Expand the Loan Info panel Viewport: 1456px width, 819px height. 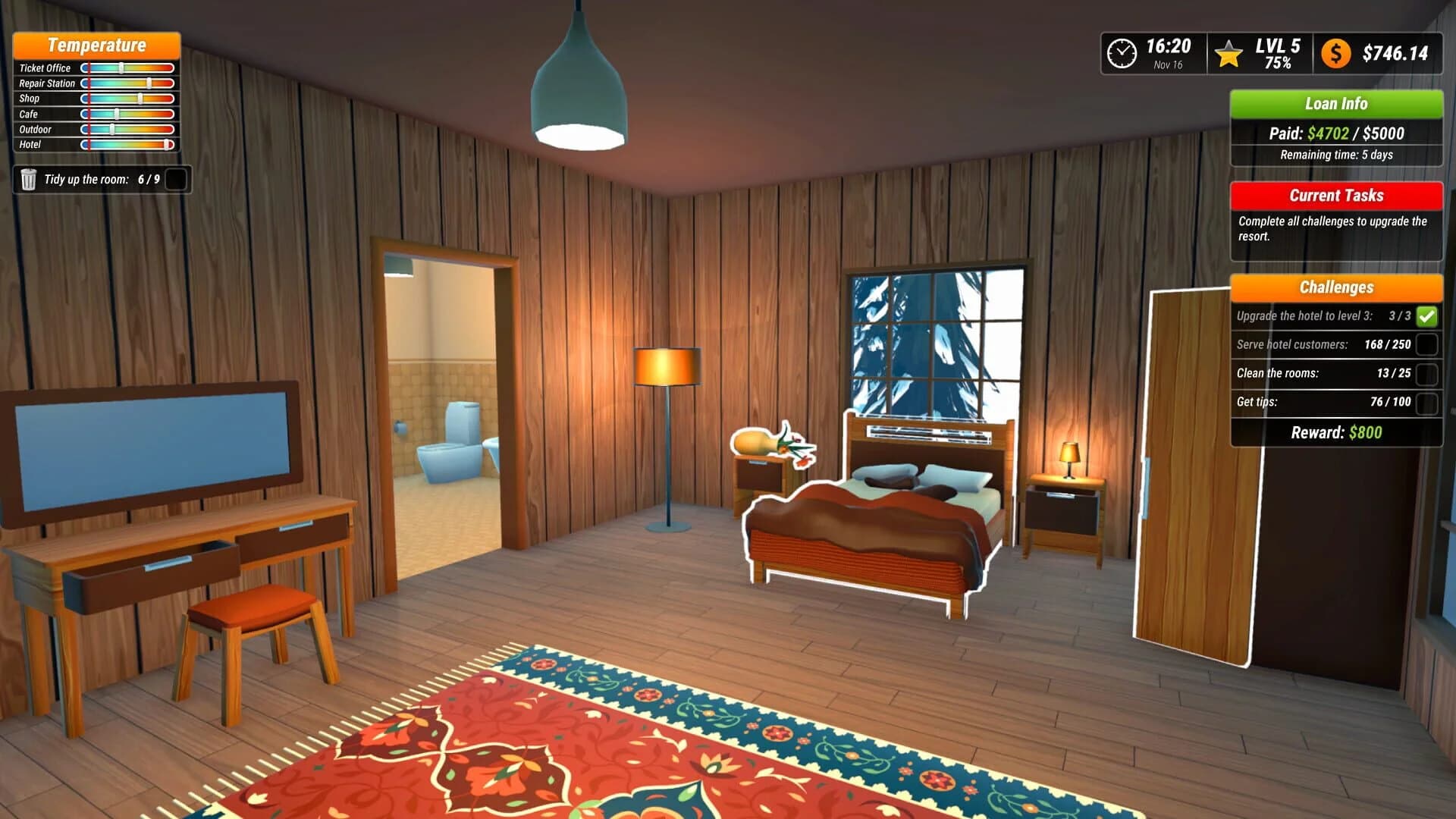(x=1336, y=104)
